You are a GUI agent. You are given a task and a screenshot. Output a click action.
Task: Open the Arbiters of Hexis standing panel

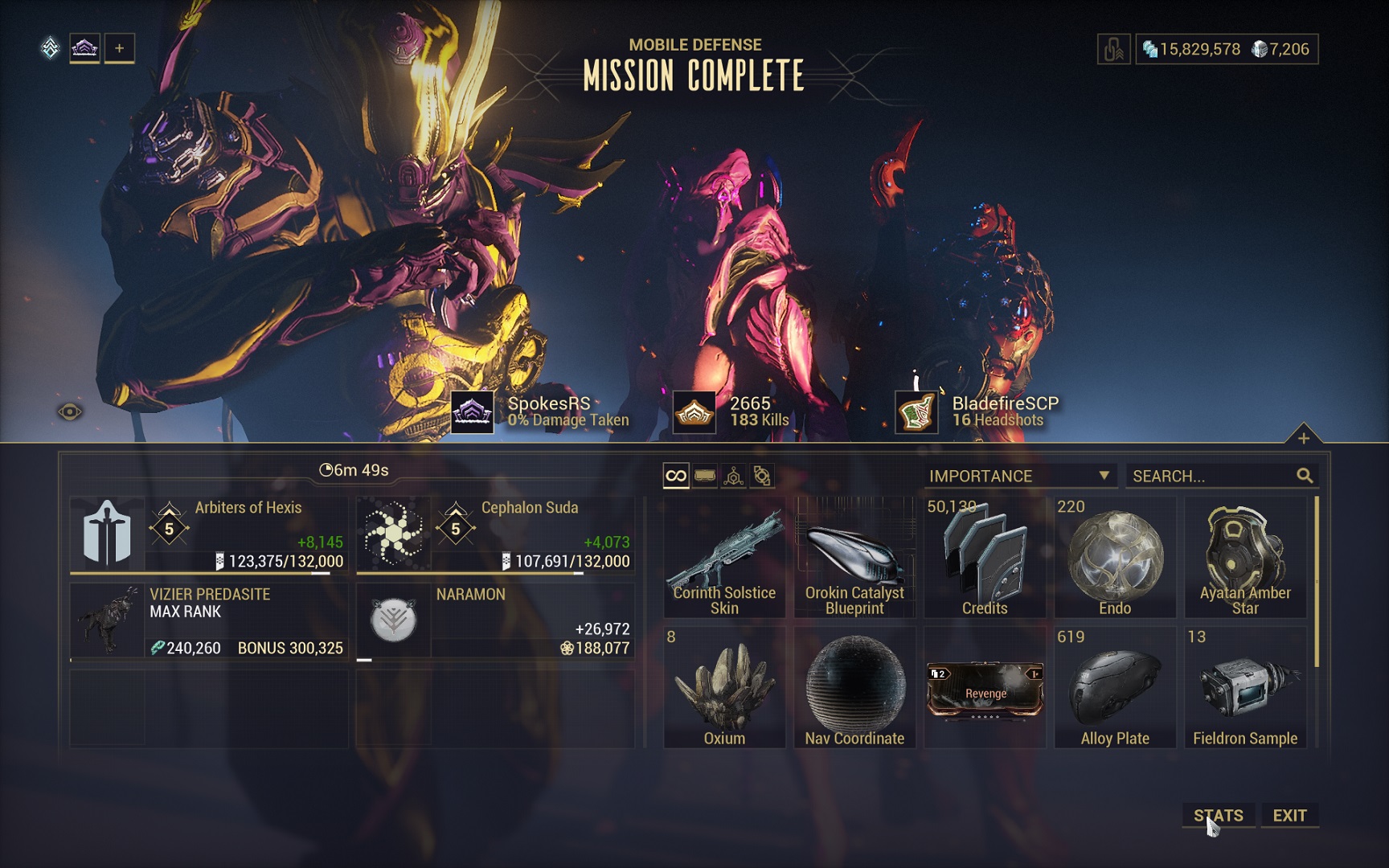[x=209, y=534]
